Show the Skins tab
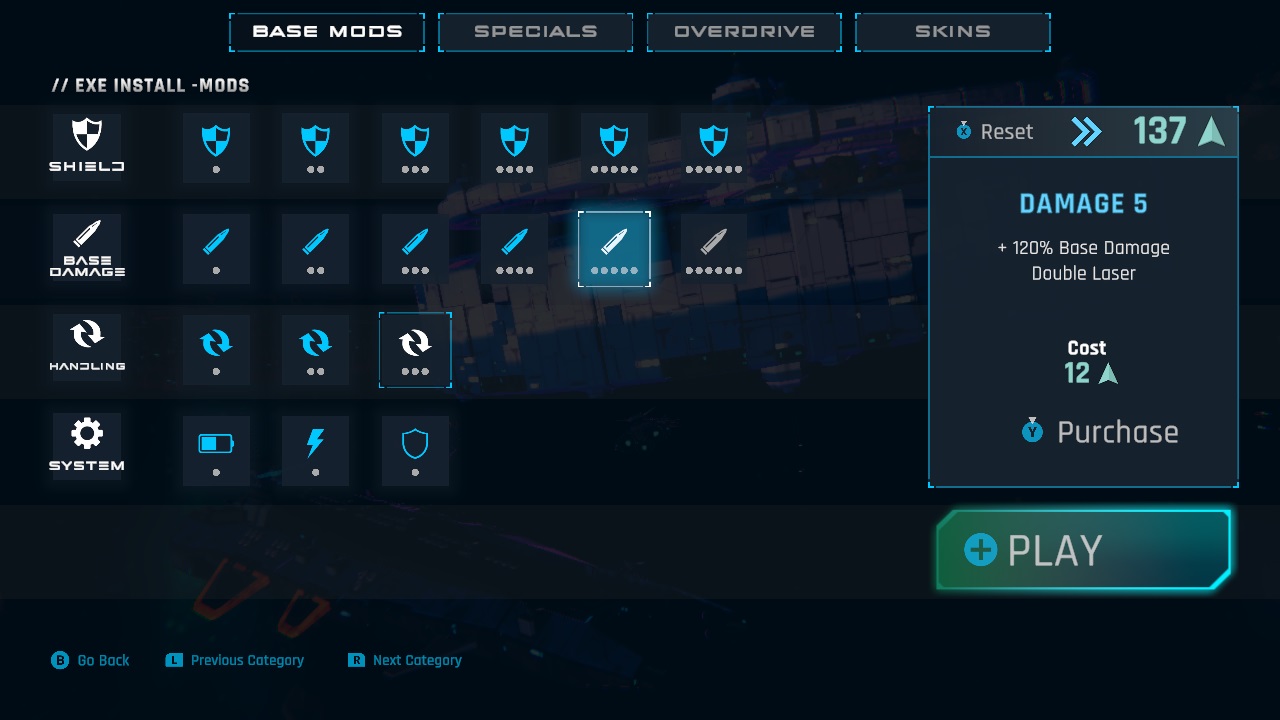1280x720 pixels. (952, 32)
